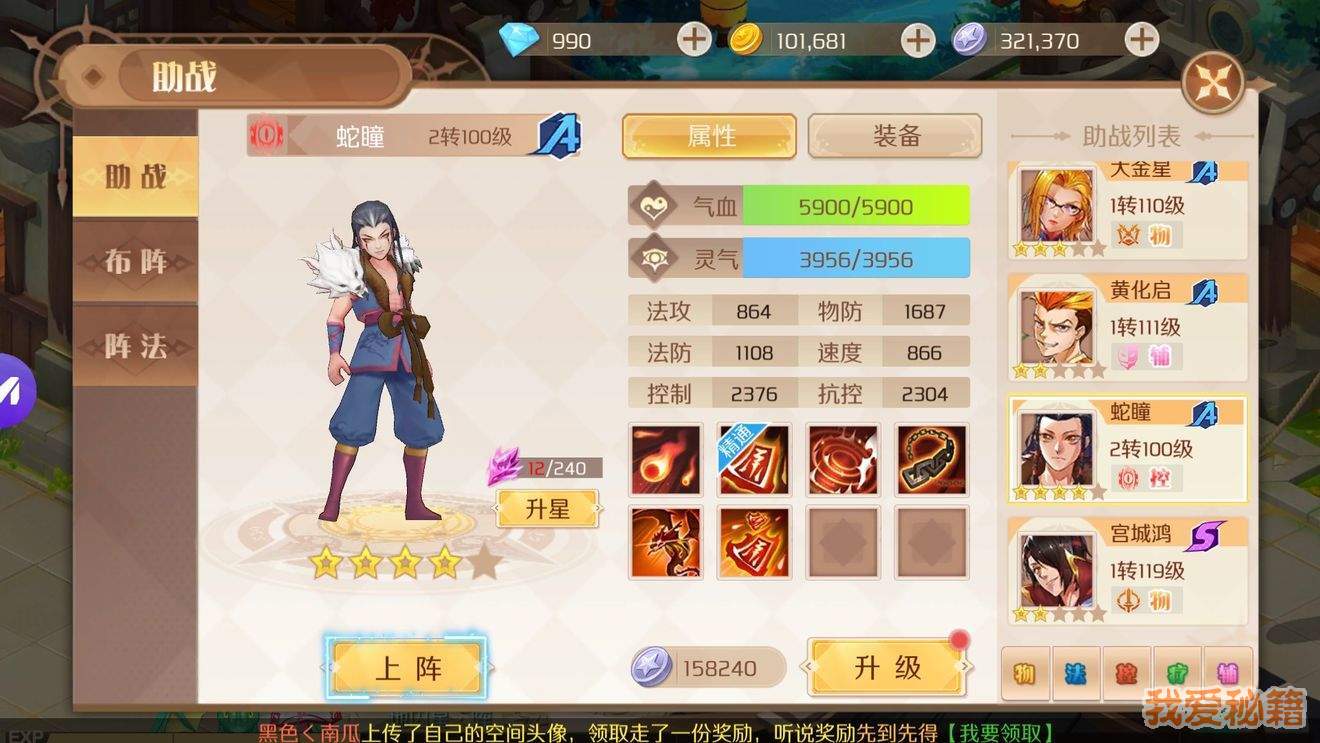Add purple currency with the plus button
Viewport: 1320px width, 743px height.
1141,40
